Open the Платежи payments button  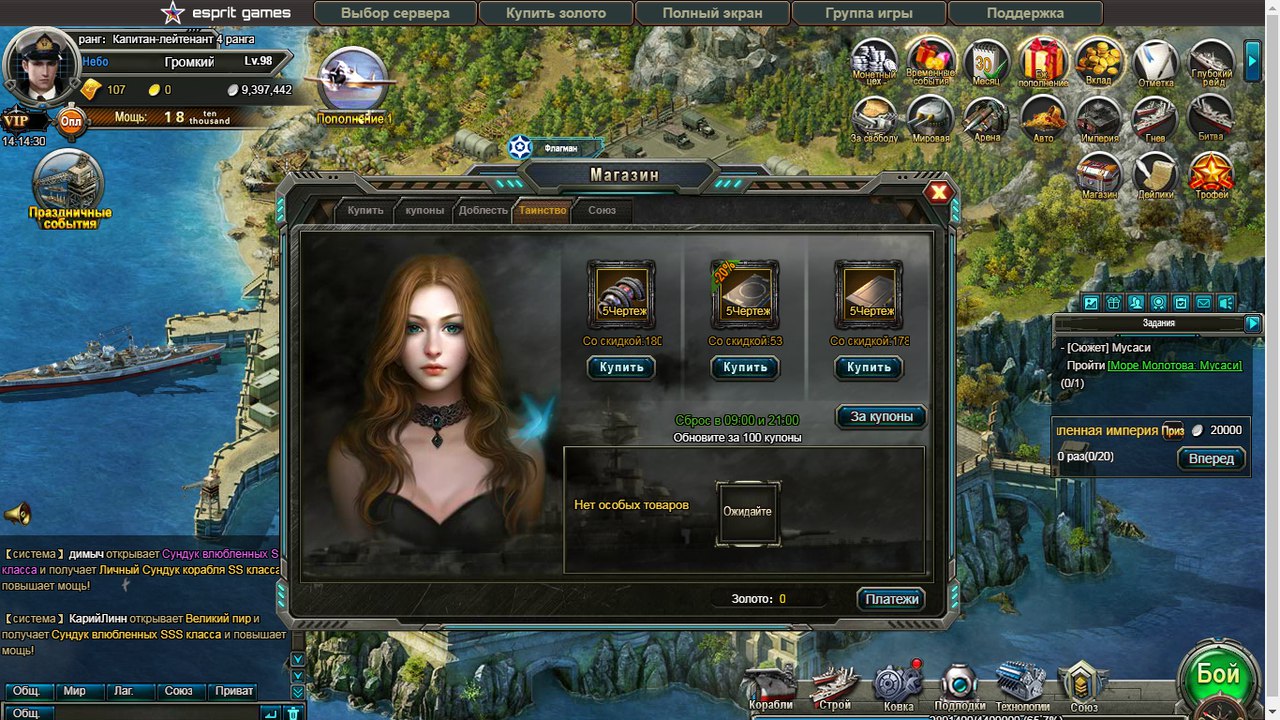[x=890, y=599]
